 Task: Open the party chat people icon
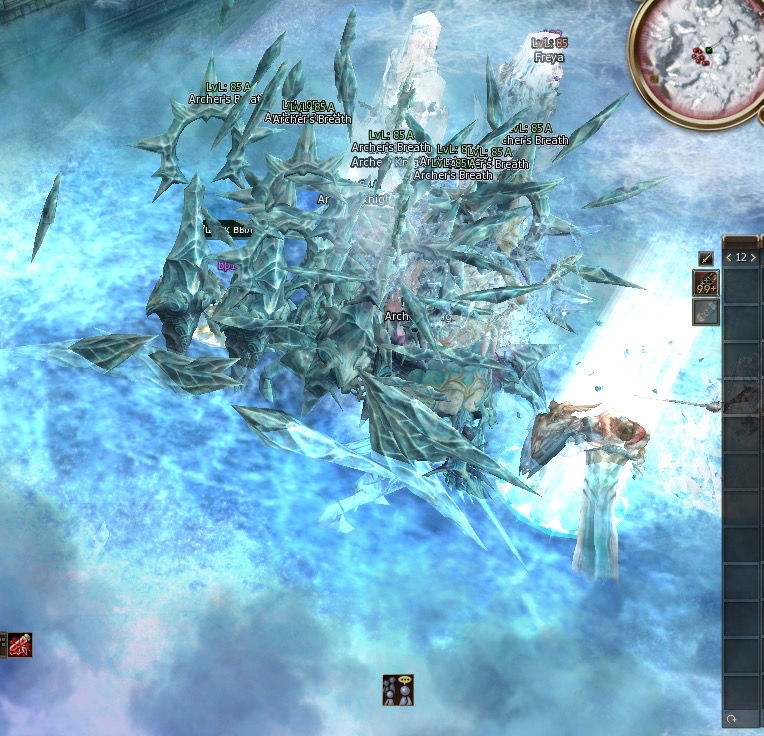tap(397, 690)
